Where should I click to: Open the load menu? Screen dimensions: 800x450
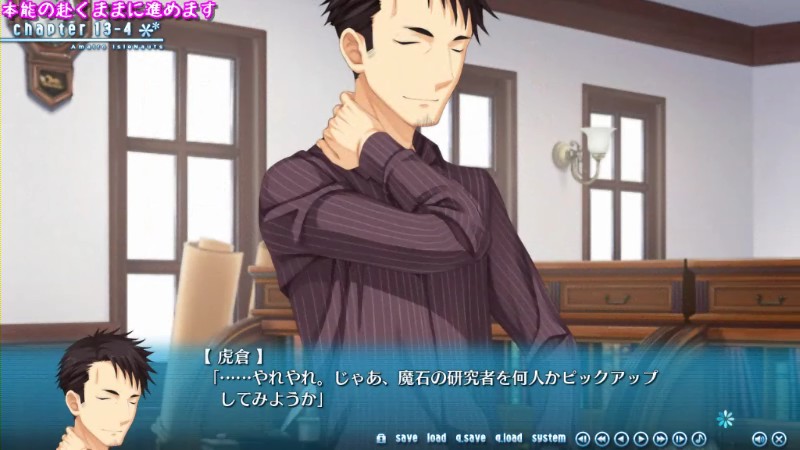point(436,438)
